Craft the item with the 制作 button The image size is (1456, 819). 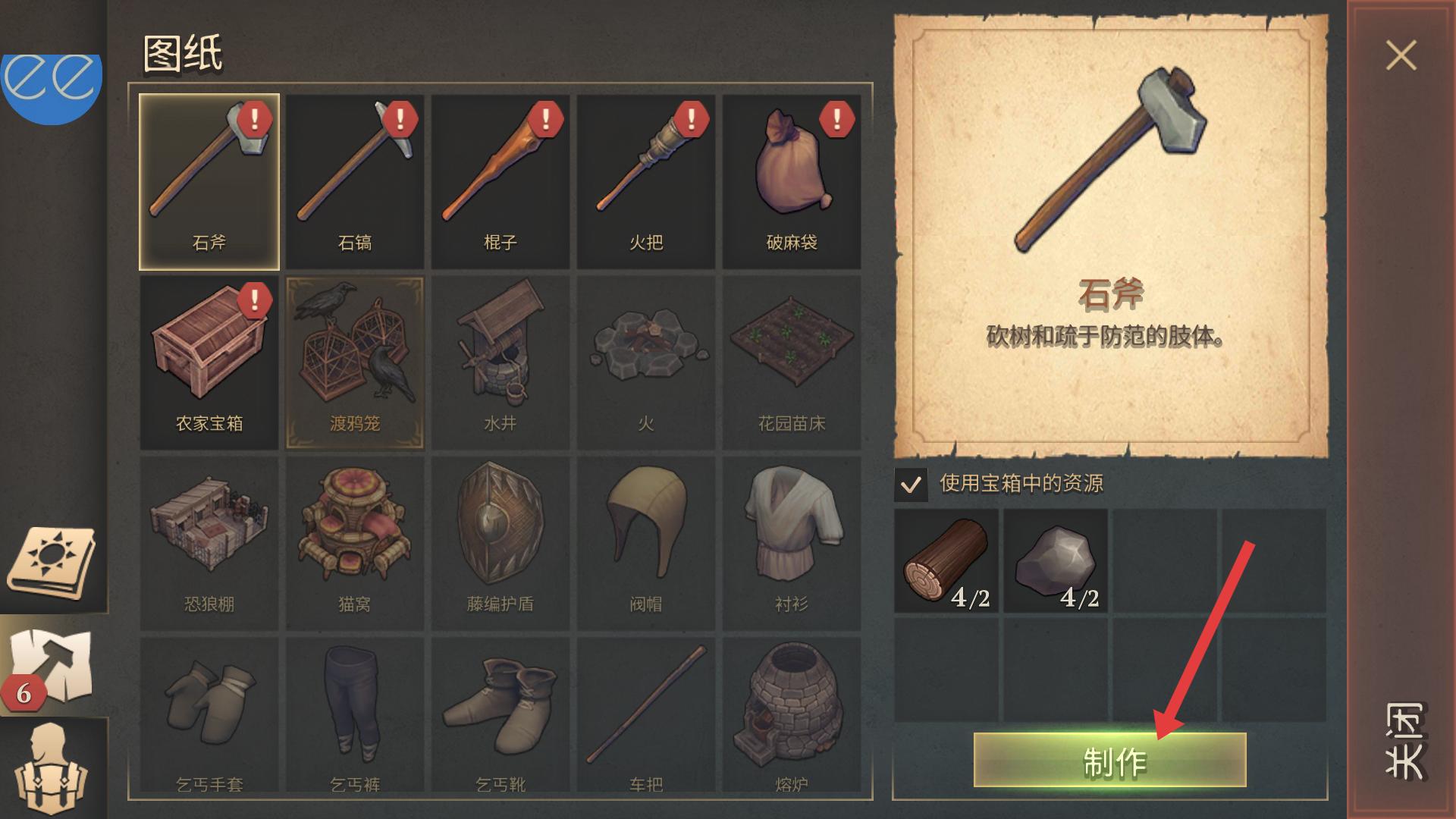[1109, 760]
